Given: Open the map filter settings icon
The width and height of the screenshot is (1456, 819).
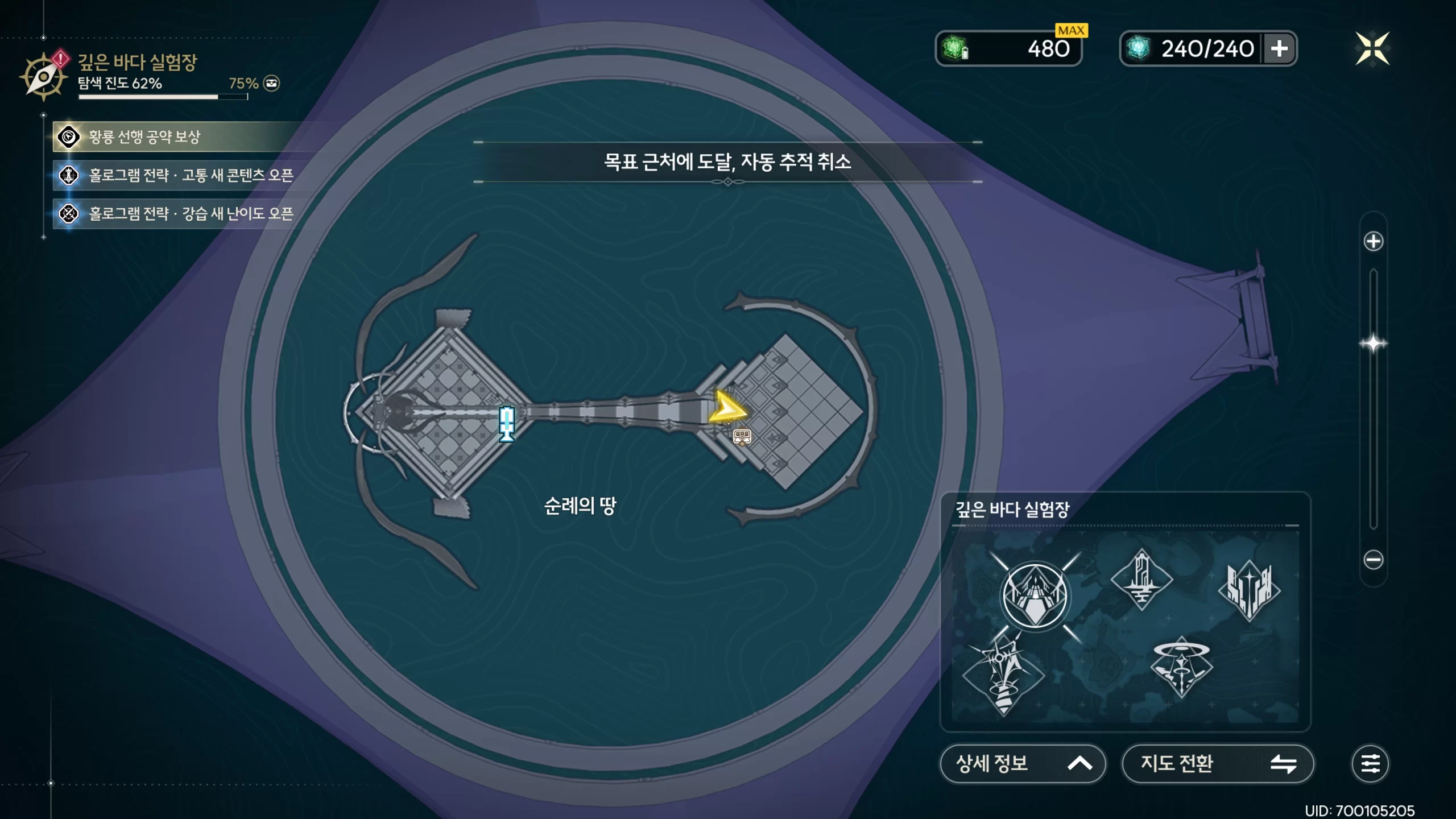Looking at the screenshot, I should coord(1370,763).
